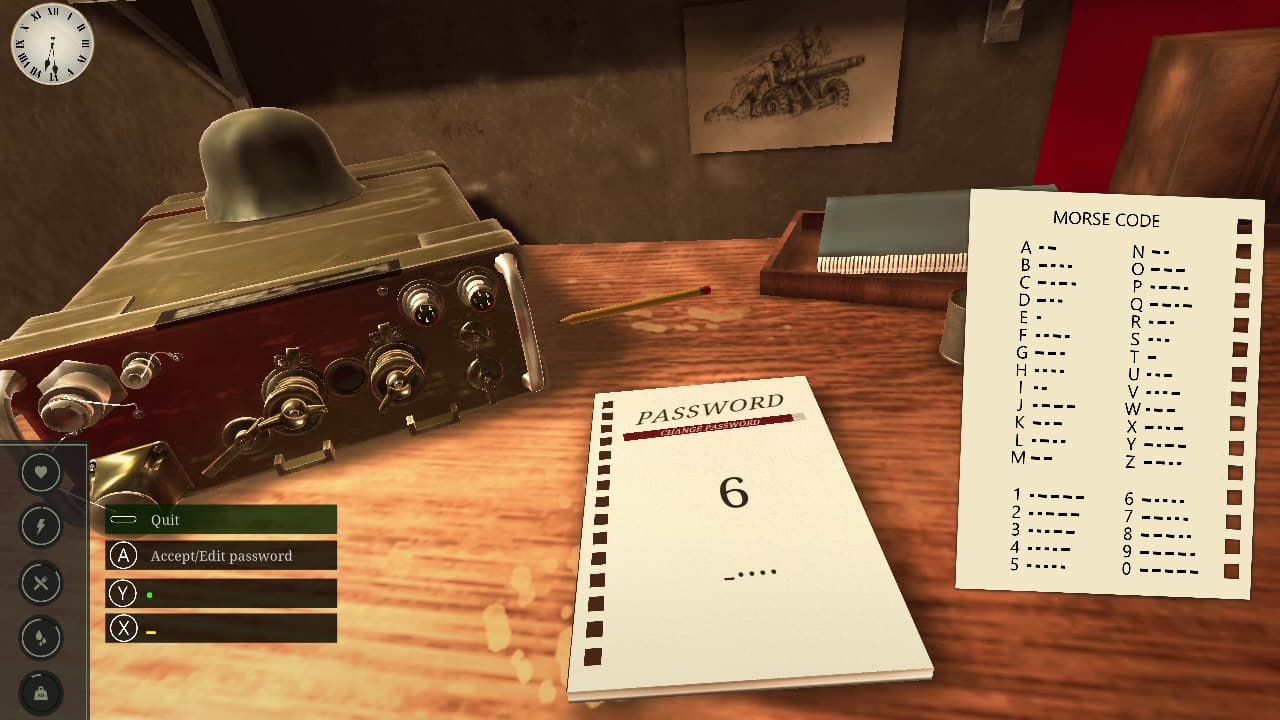The width and height of the screenshot is (1280, 720).
Task: Select the water droplets thirst icon
Action: click(x=41, y=638)
